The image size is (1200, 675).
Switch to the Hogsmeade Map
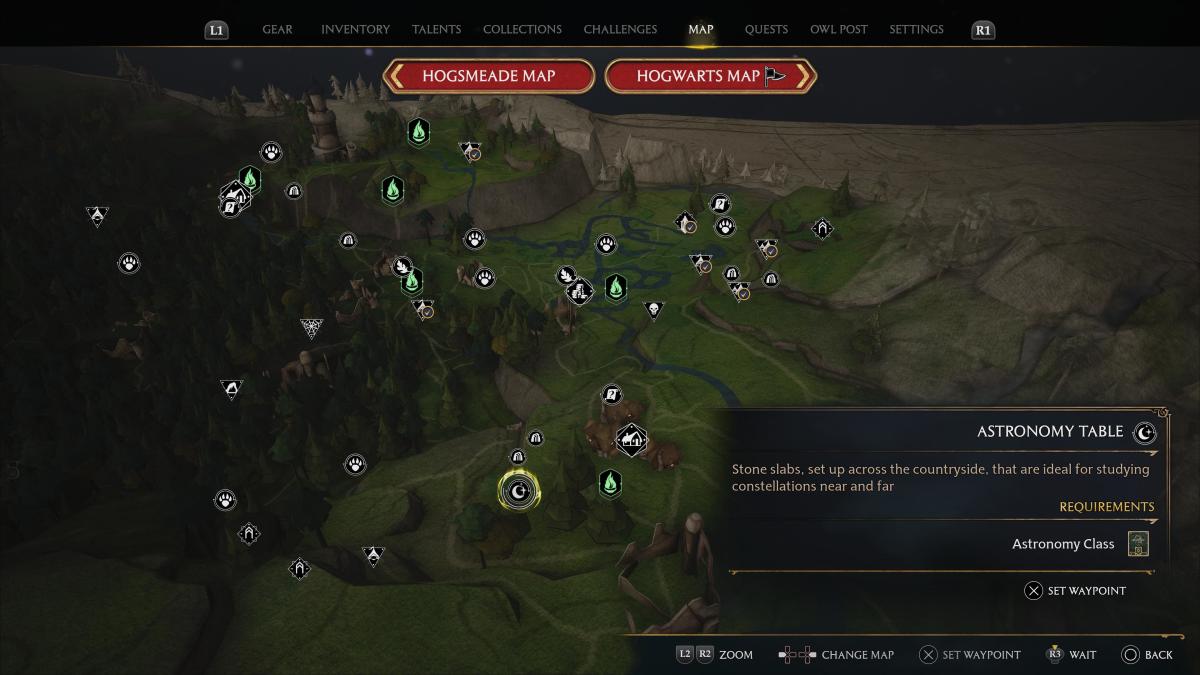click(488, 76)
